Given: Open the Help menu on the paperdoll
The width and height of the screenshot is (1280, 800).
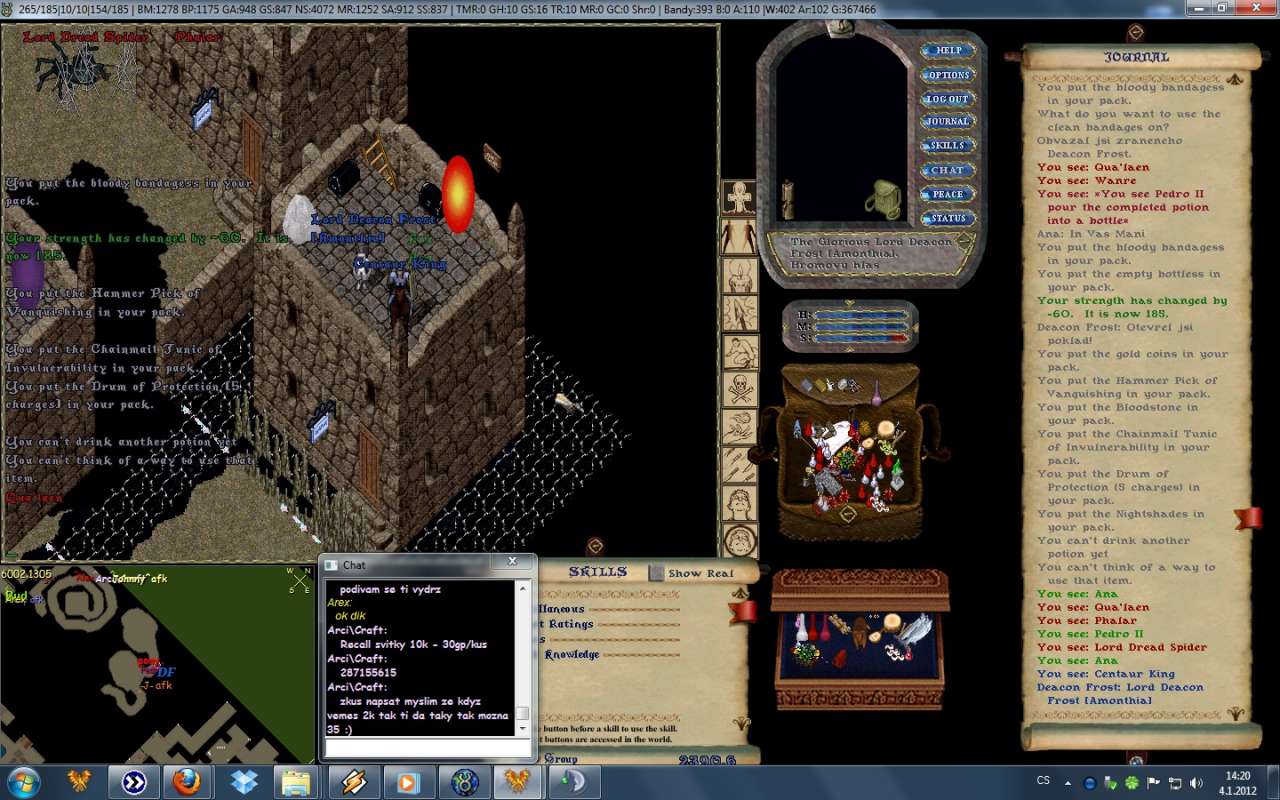Looking at the screenshot, I should click(x=947, y=50).
